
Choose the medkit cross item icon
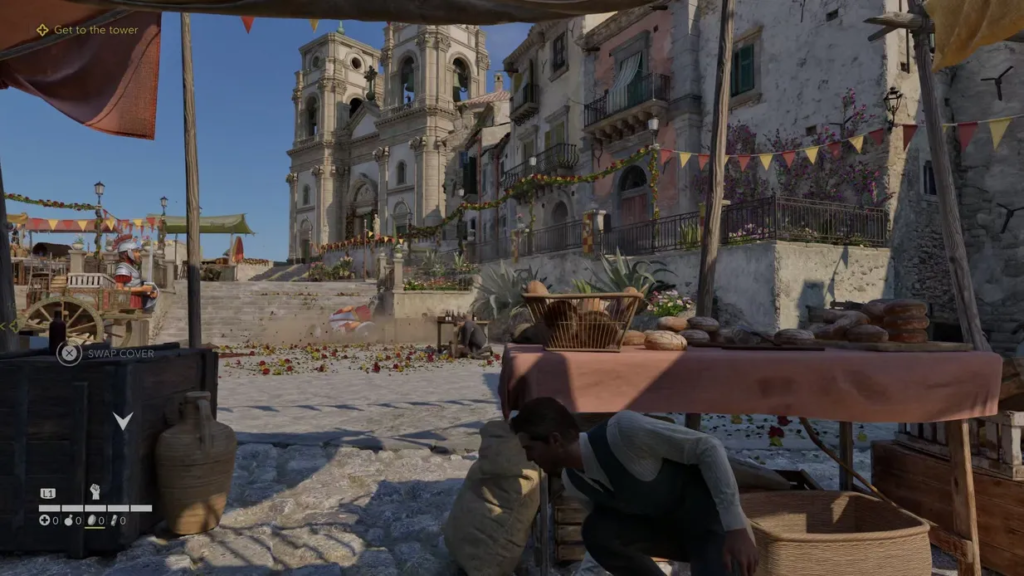[44, 520]
